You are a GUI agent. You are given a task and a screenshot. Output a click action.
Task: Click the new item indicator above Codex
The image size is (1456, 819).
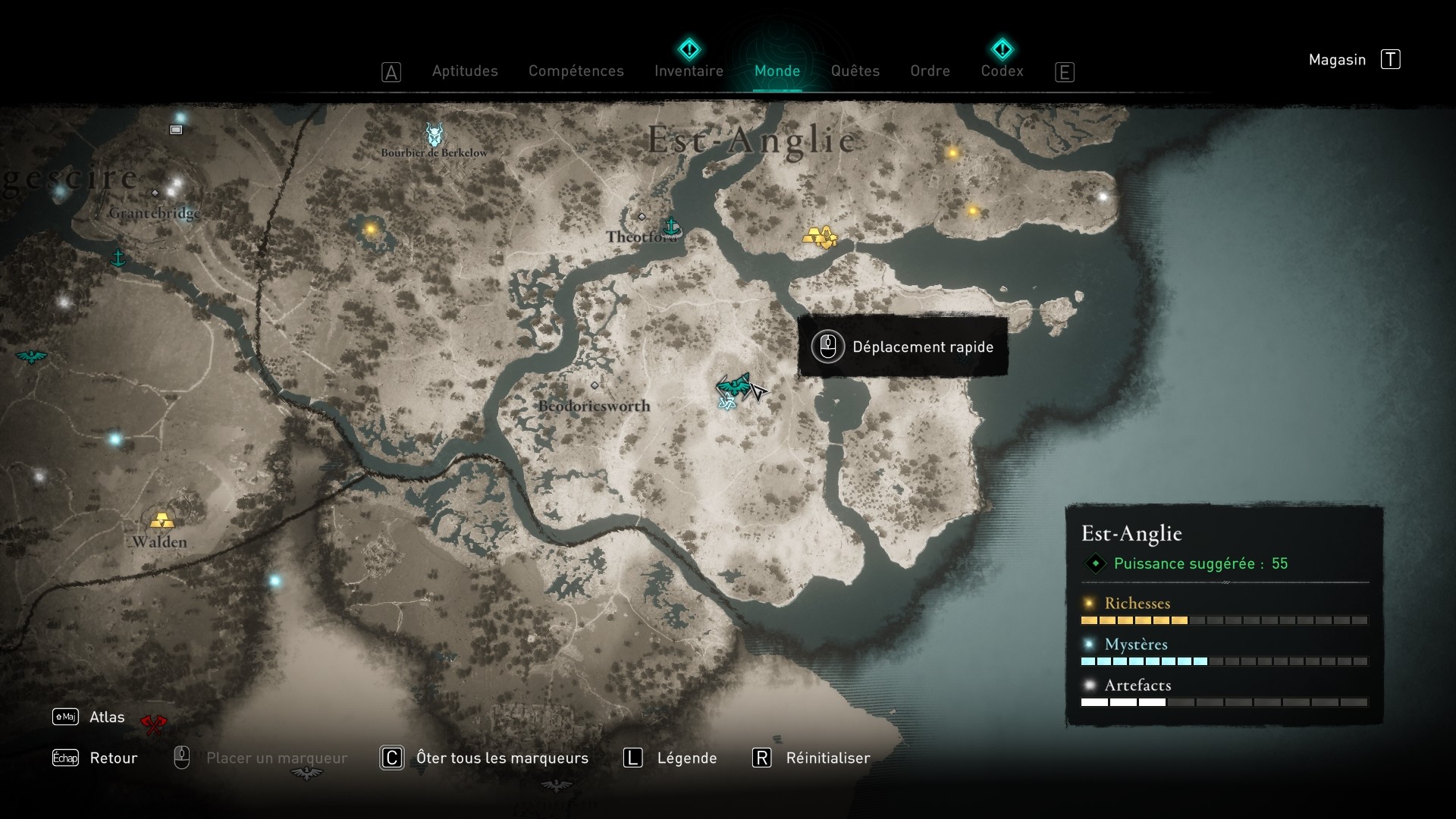pos(1003,49)
